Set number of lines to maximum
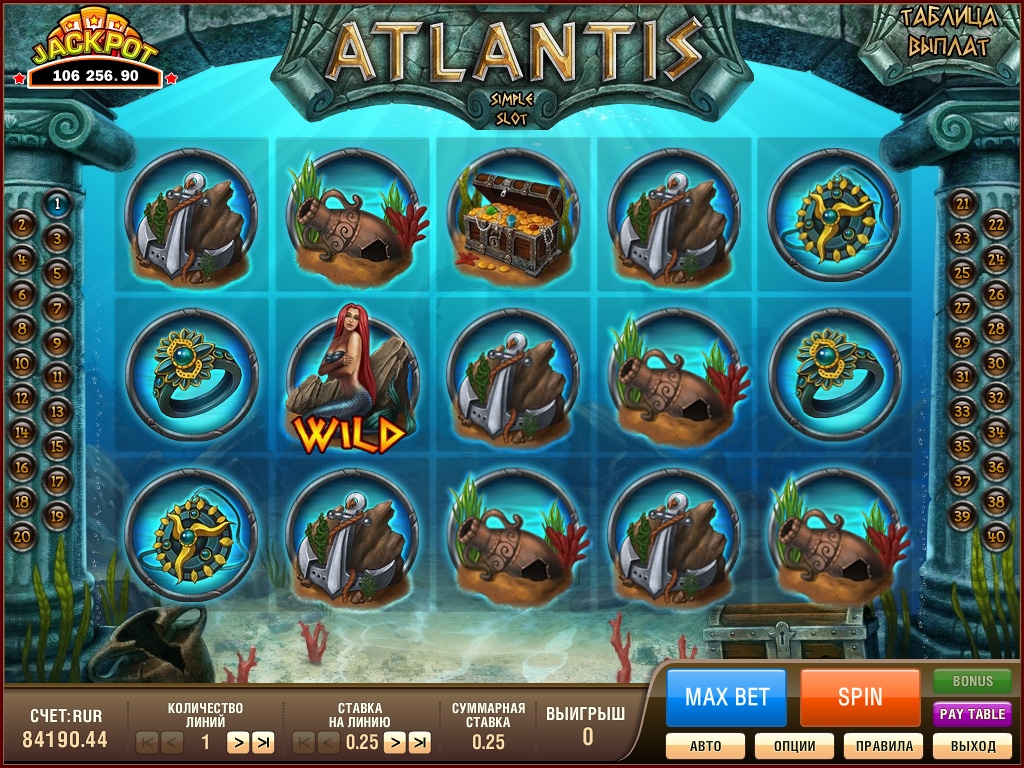1024x768 pixels. click(263, 742)
